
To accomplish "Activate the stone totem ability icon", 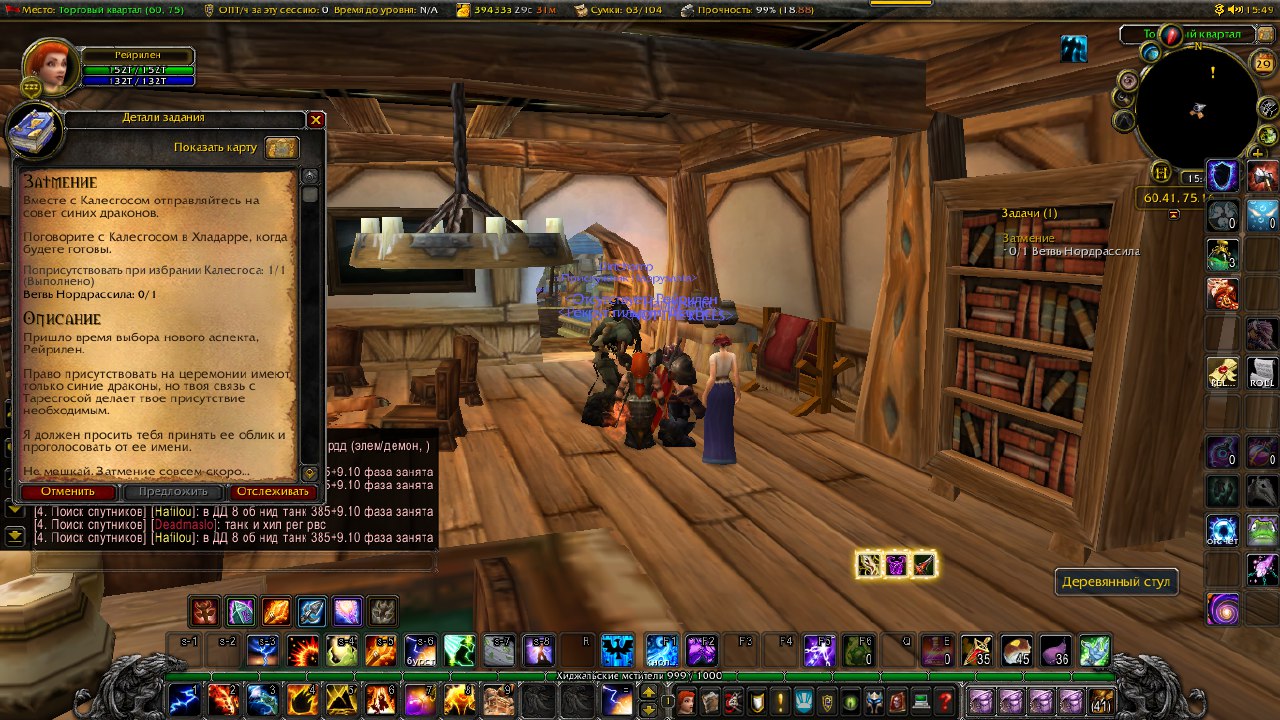I will click(x=382, y=610).
